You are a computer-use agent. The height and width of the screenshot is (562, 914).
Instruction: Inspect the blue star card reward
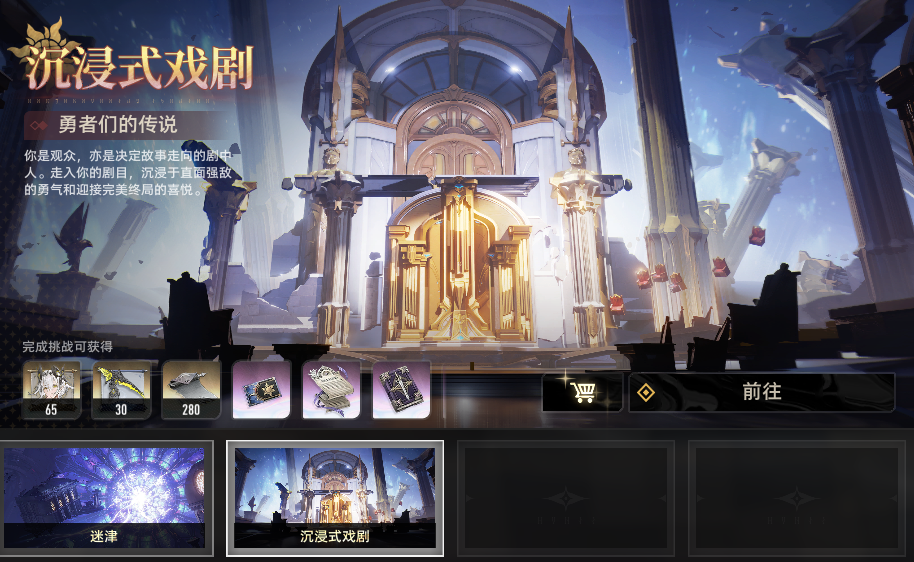click(261, 389)
